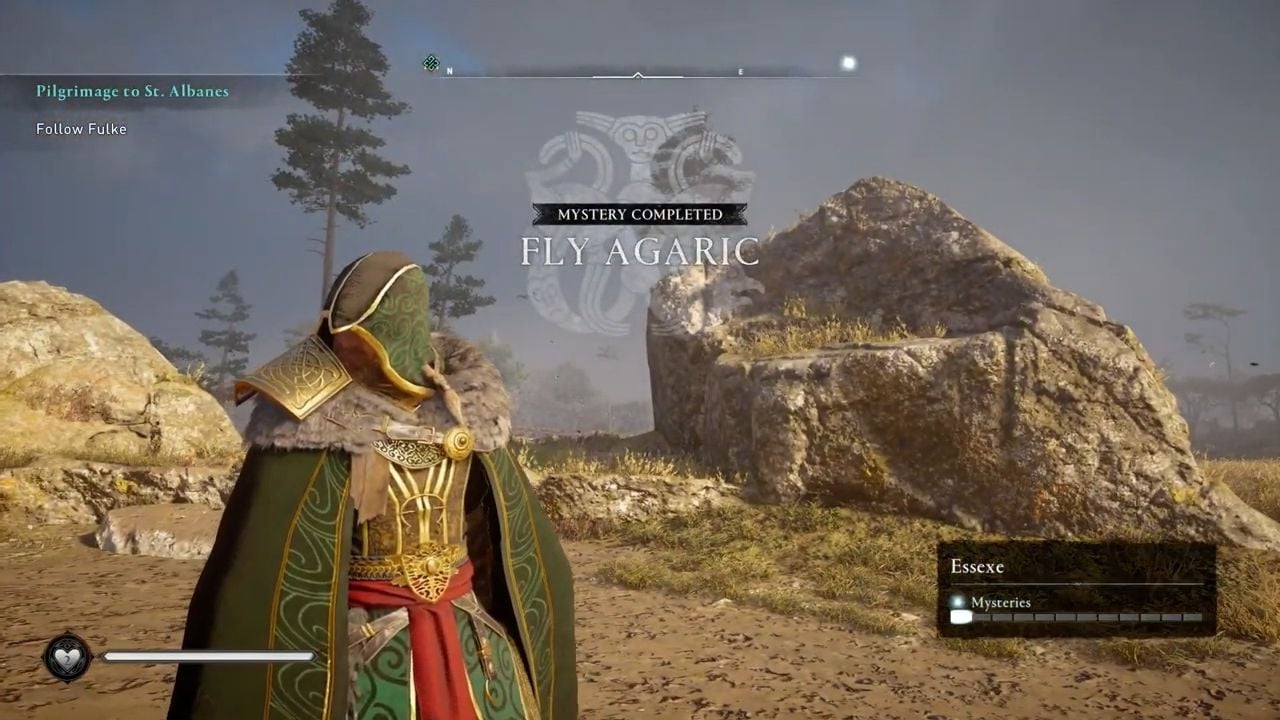Click the green quest marker on compass
The width and height of the screenshot is (1280, 720).
tap(431, 64)
